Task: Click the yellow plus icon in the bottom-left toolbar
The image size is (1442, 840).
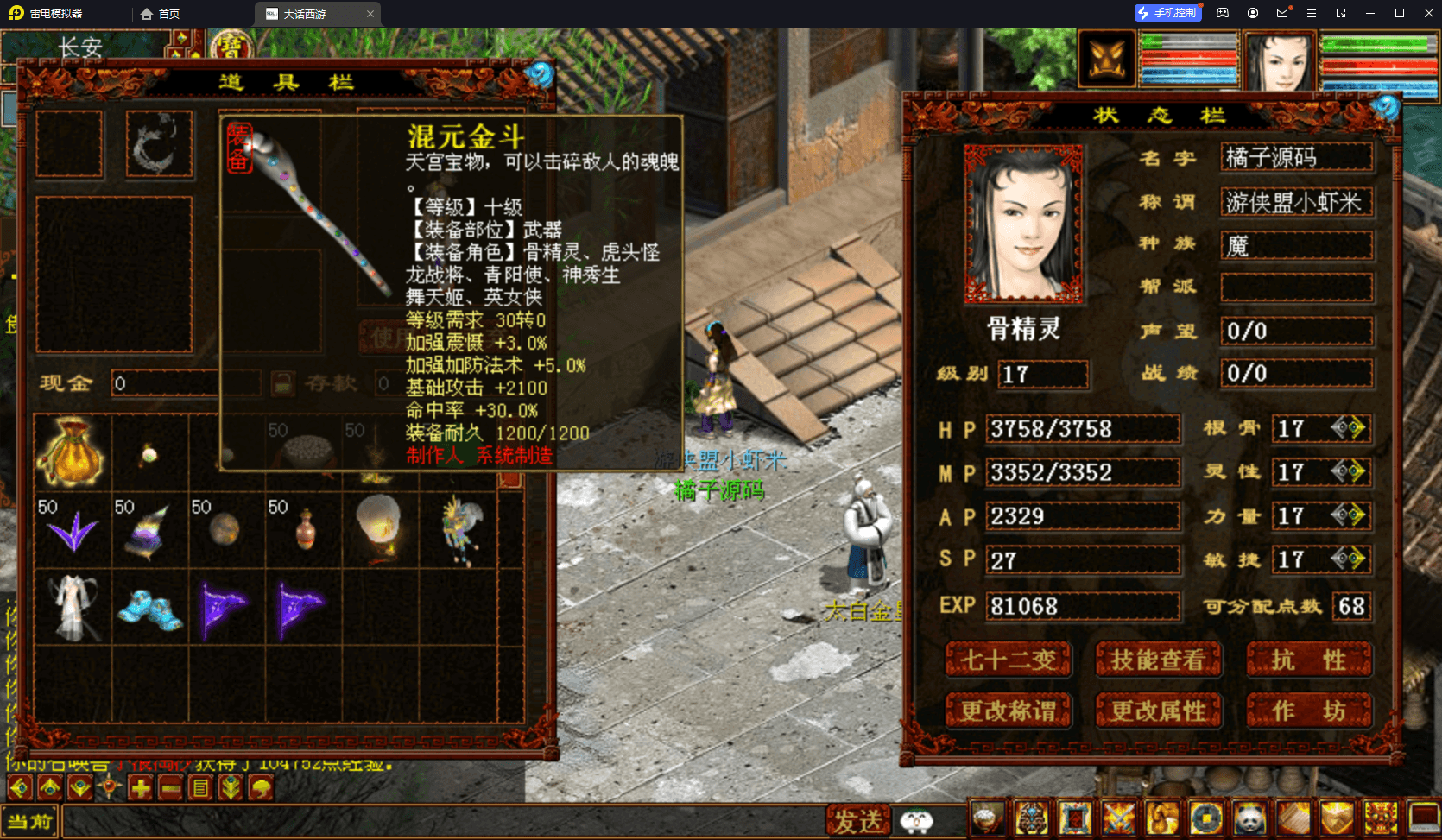Action: pyautogui.click(x=140, y=786)
